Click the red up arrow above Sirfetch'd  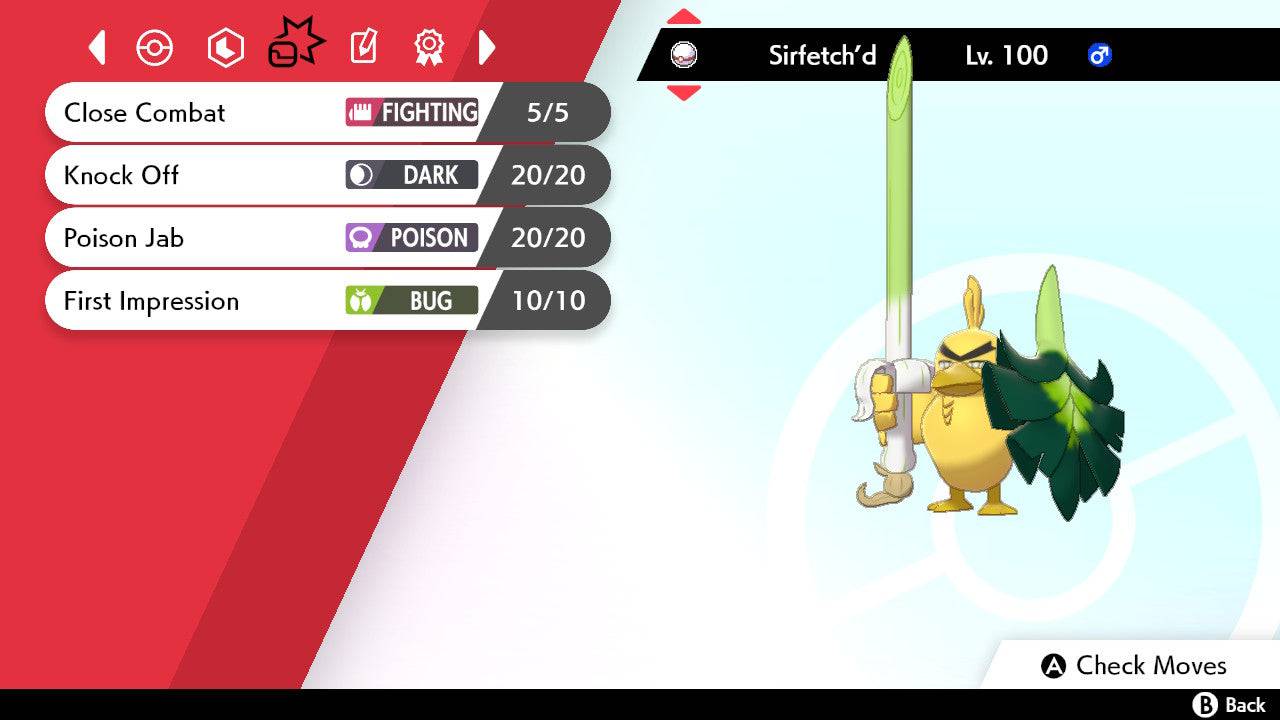click(684, 15)
